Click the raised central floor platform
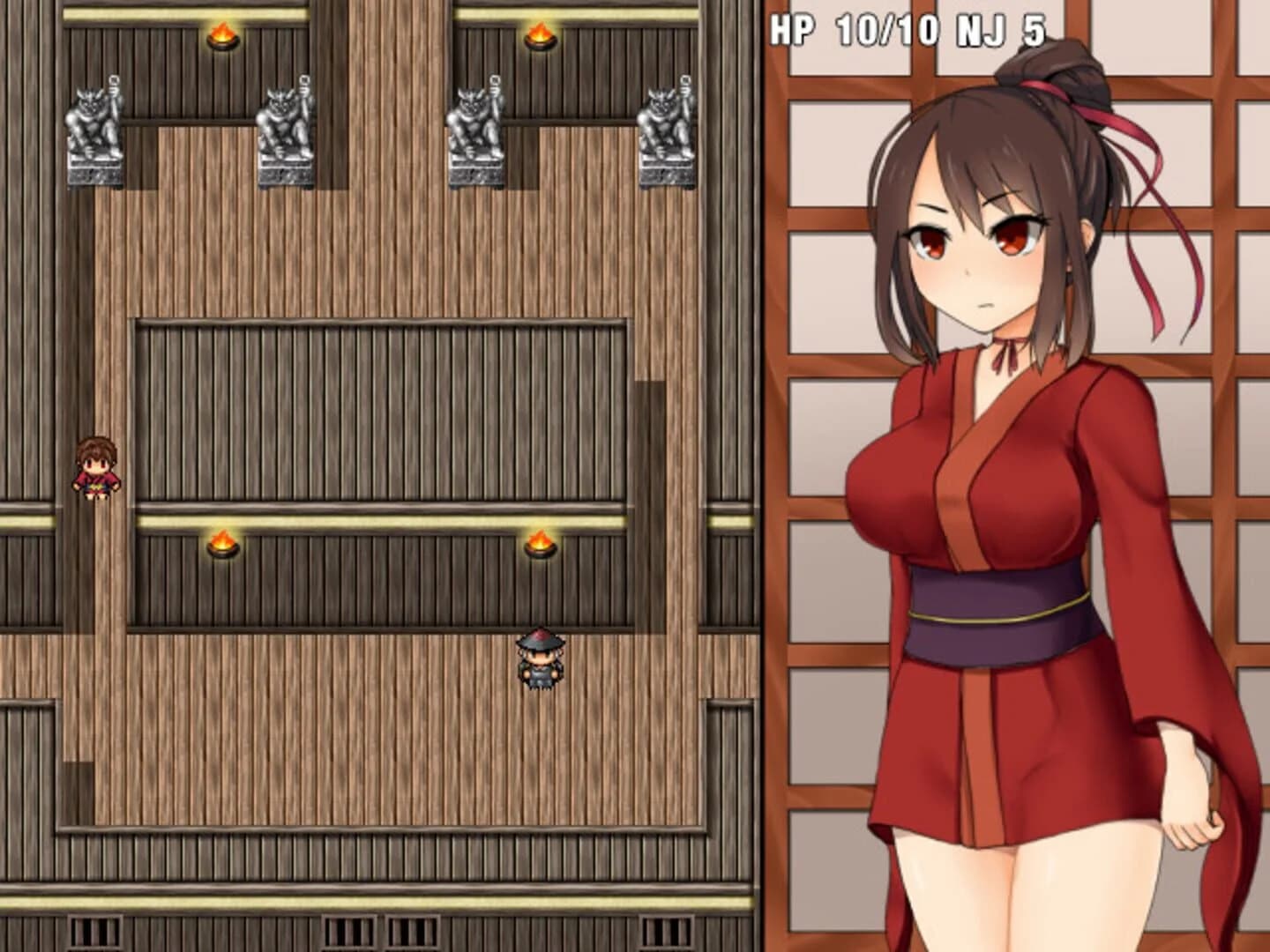This screenshot has width=1270, height=952. (x=379, y=405)
